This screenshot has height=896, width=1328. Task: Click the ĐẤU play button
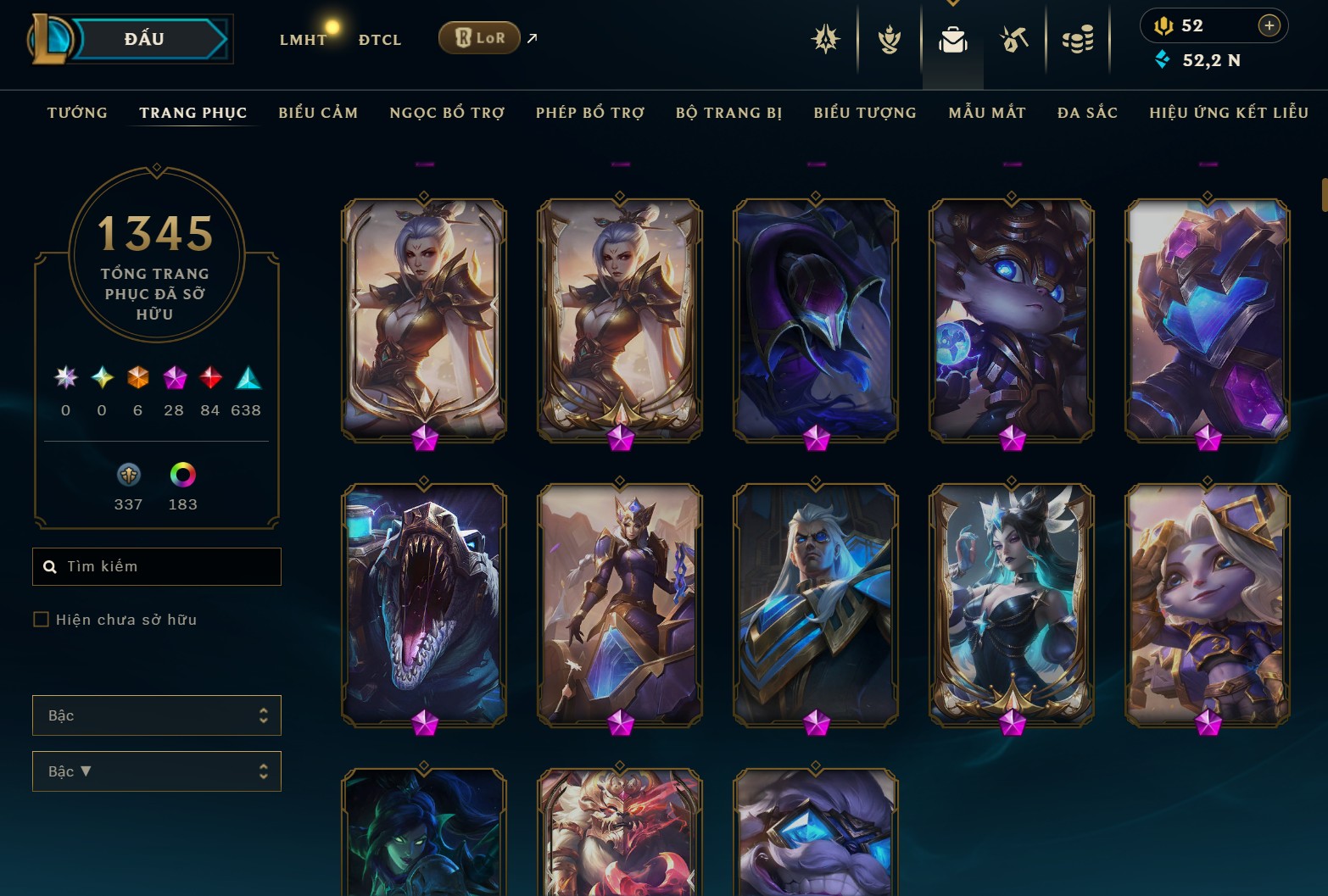coord(144,39)
